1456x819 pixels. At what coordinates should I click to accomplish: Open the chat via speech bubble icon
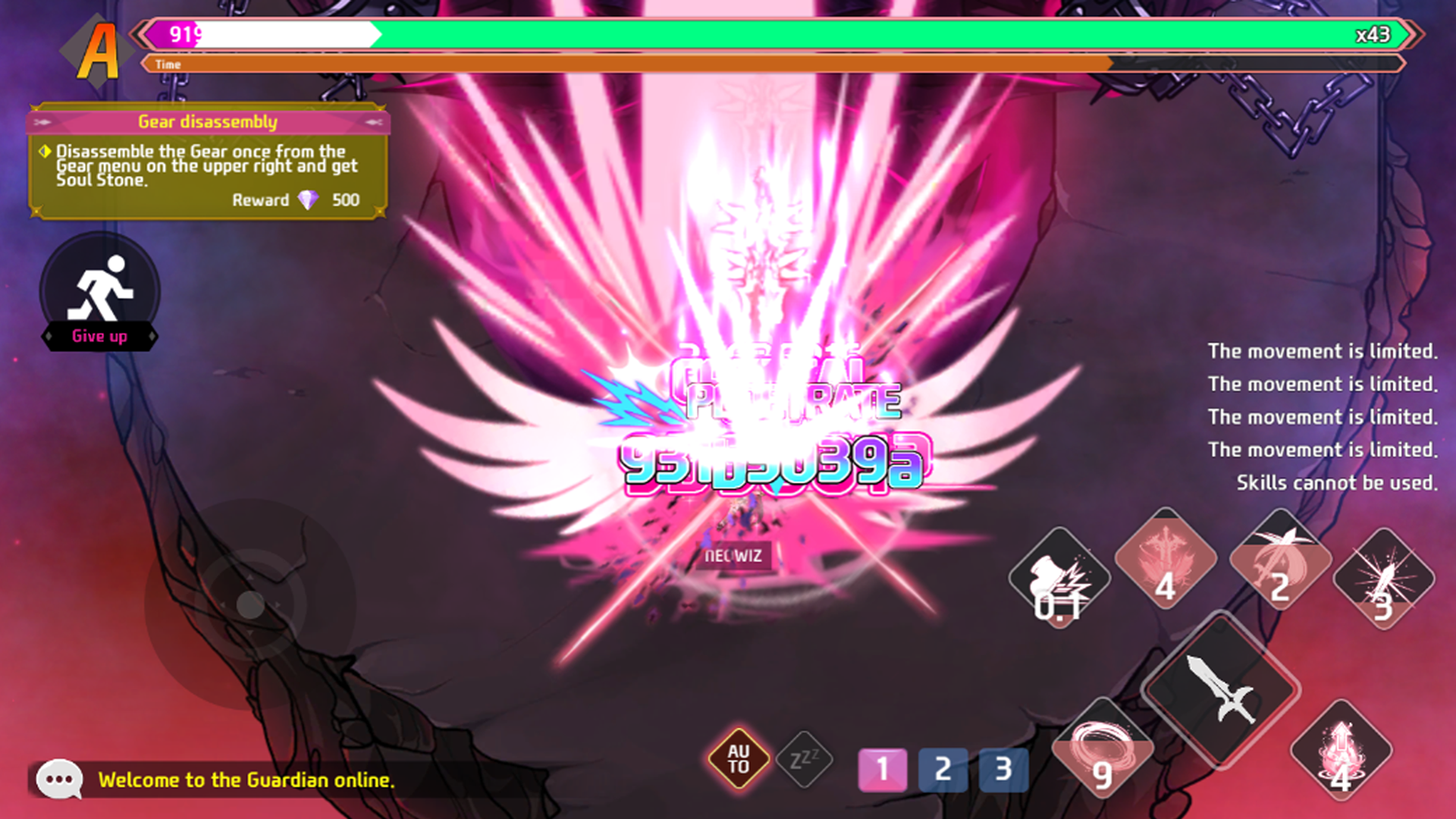point(59,780)
